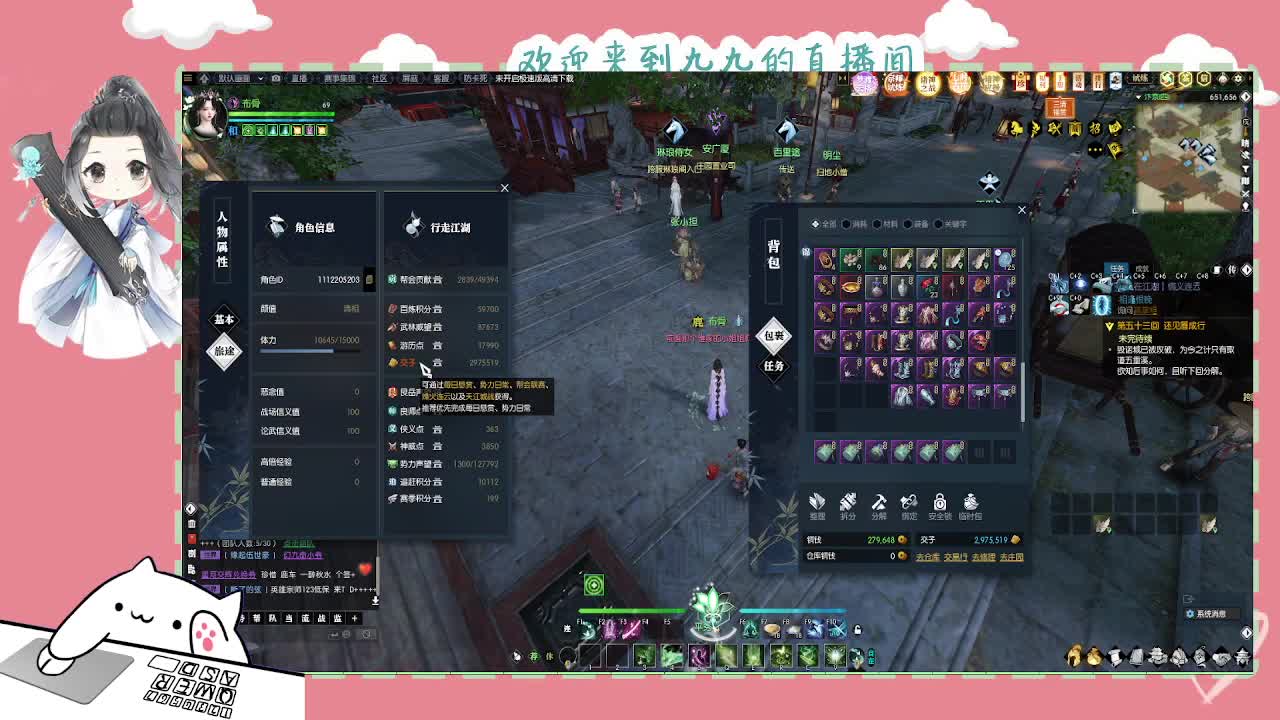Collapse the 第五十三回 quest tracker
This screenshot has width=1280, height=720.
[x=1109, y=327]
